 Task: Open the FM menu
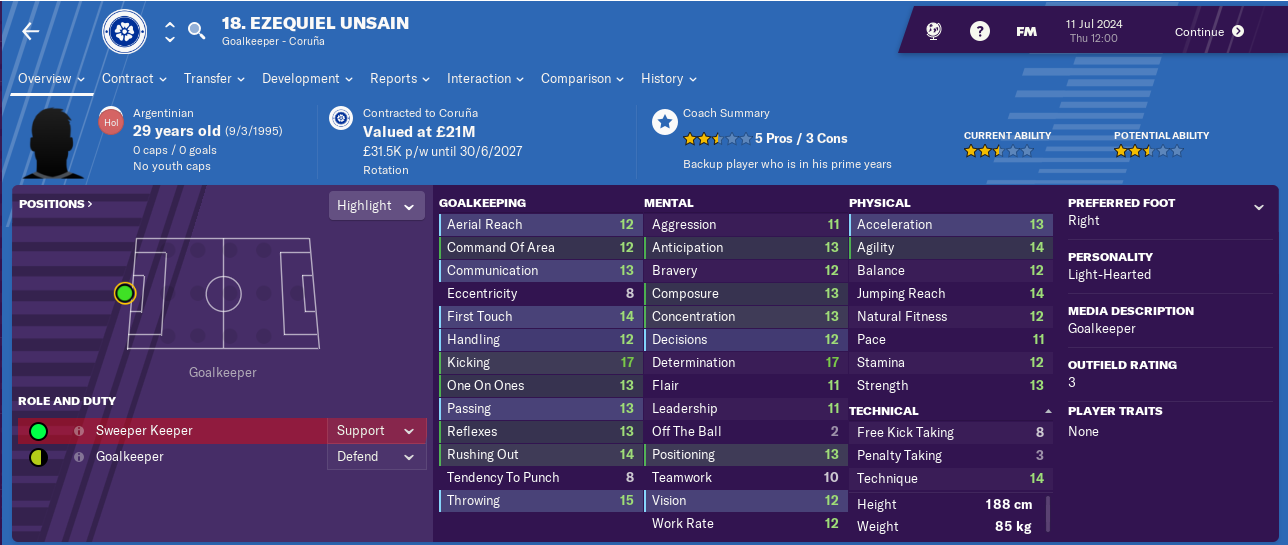click(x=1026, y=31)
